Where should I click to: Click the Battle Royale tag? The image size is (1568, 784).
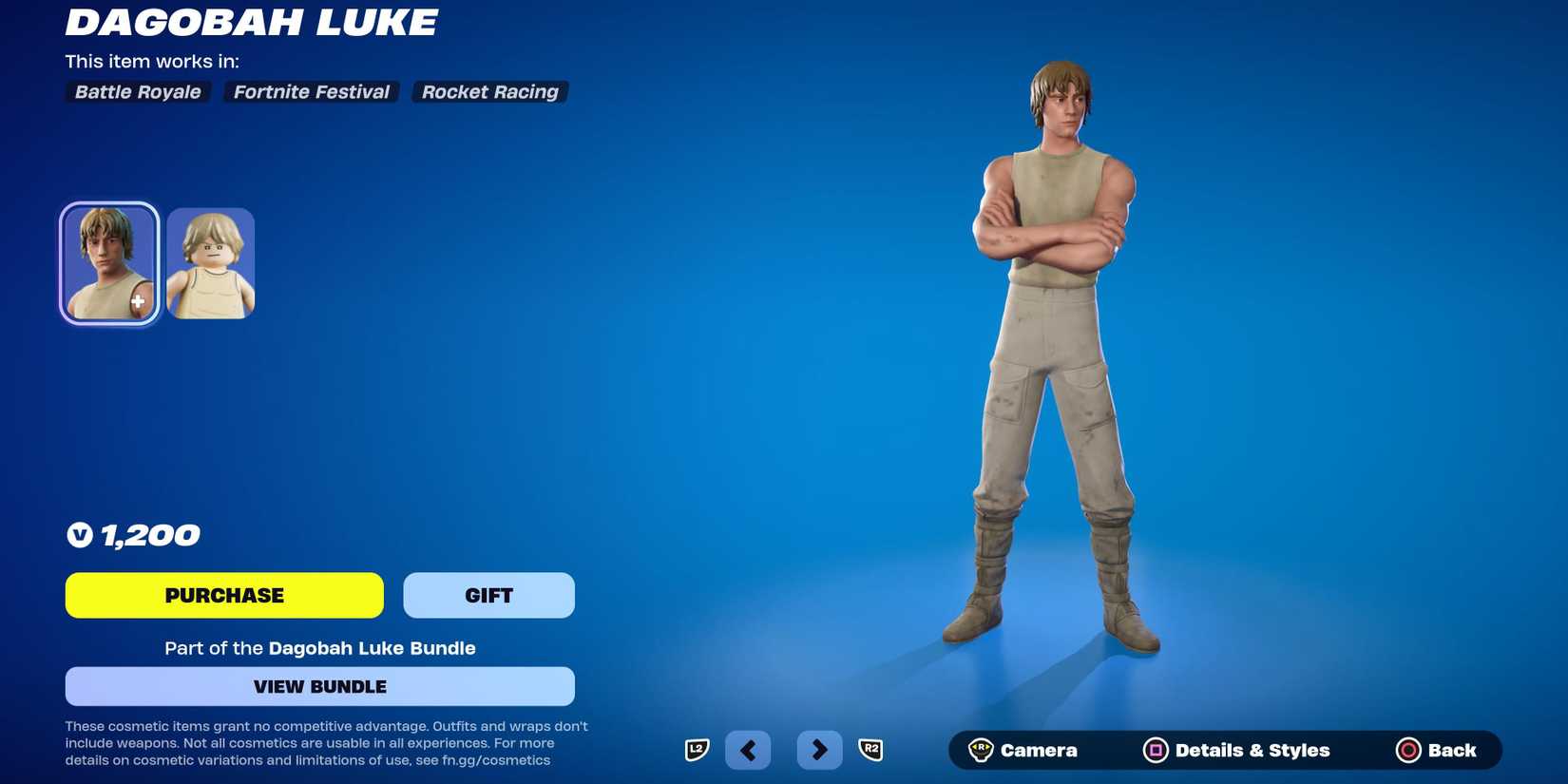136,91
